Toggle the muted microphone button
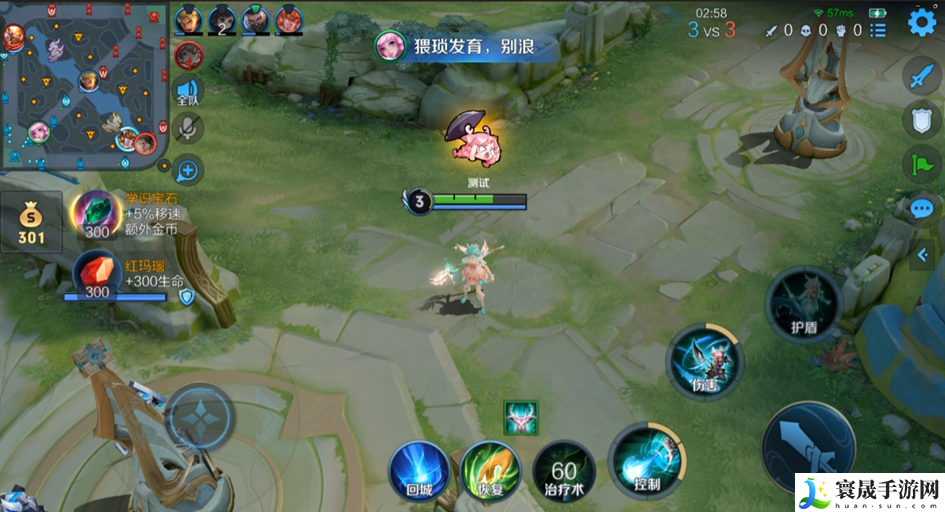 pos(188,127)
